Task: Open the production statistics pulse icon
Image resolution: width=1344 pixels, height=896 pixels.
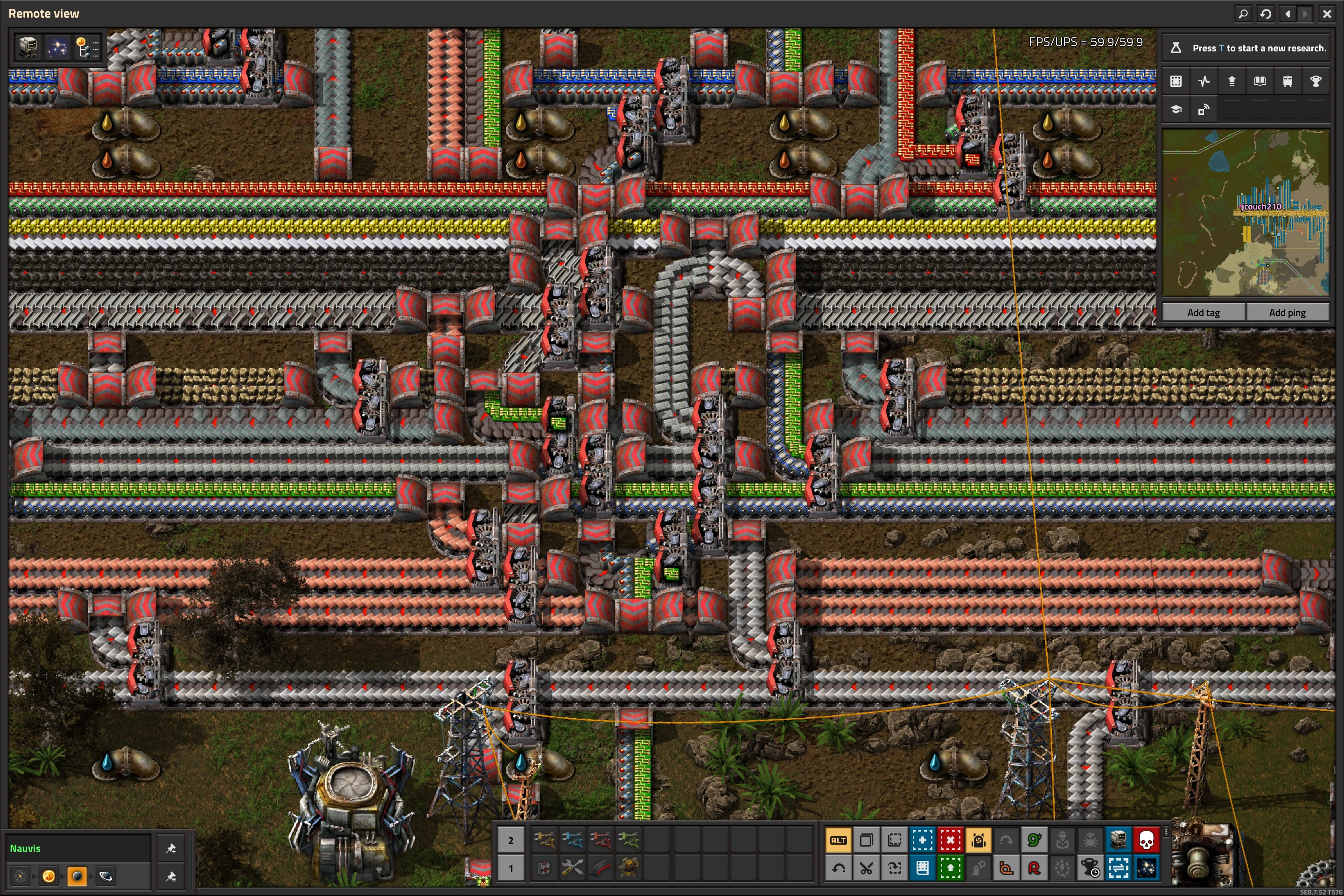Action: click(x=1204, y=81)
